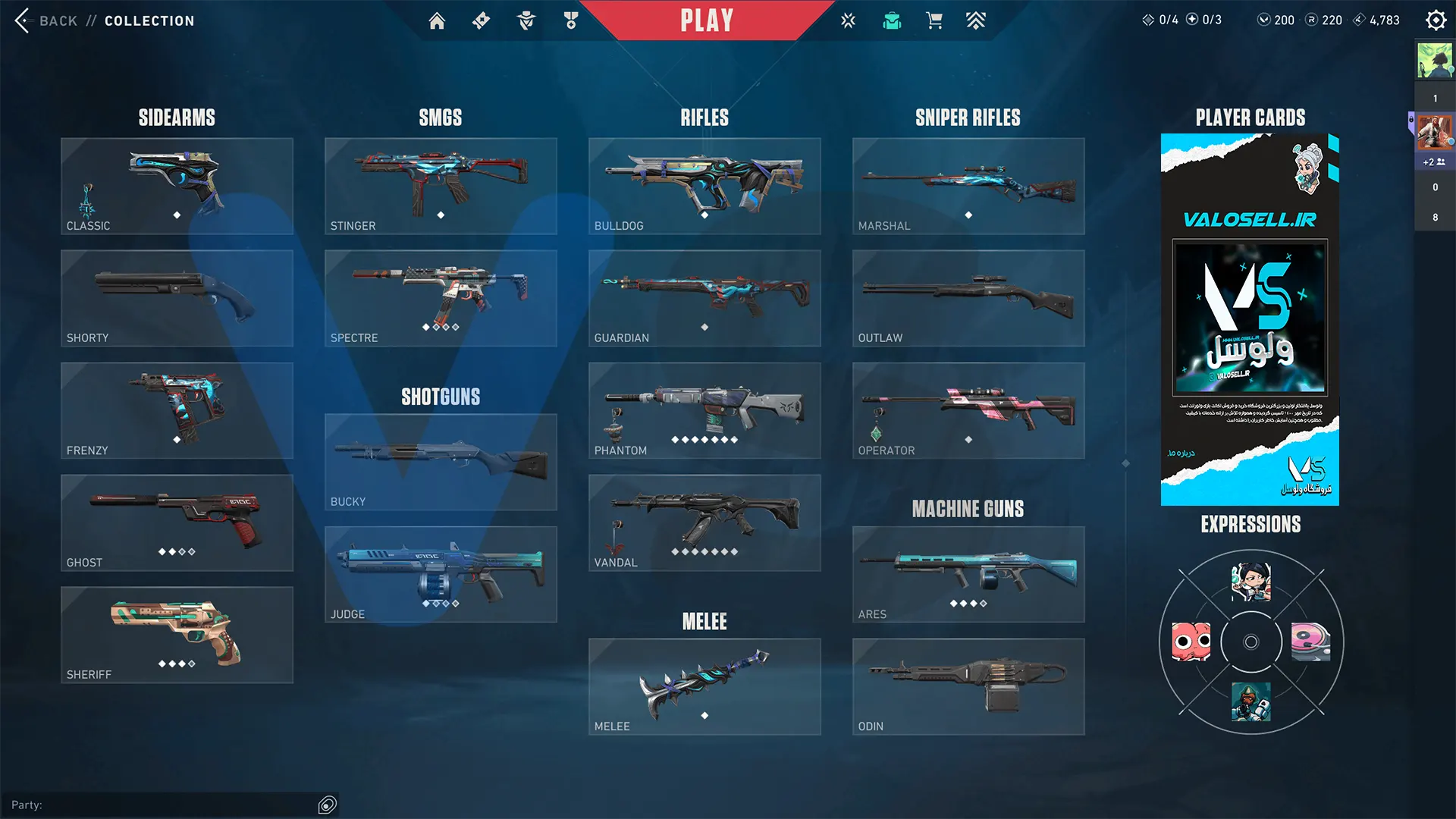Choose the Sheriff weapon slot
This screenshot has height=819, width=1456.
177,635
